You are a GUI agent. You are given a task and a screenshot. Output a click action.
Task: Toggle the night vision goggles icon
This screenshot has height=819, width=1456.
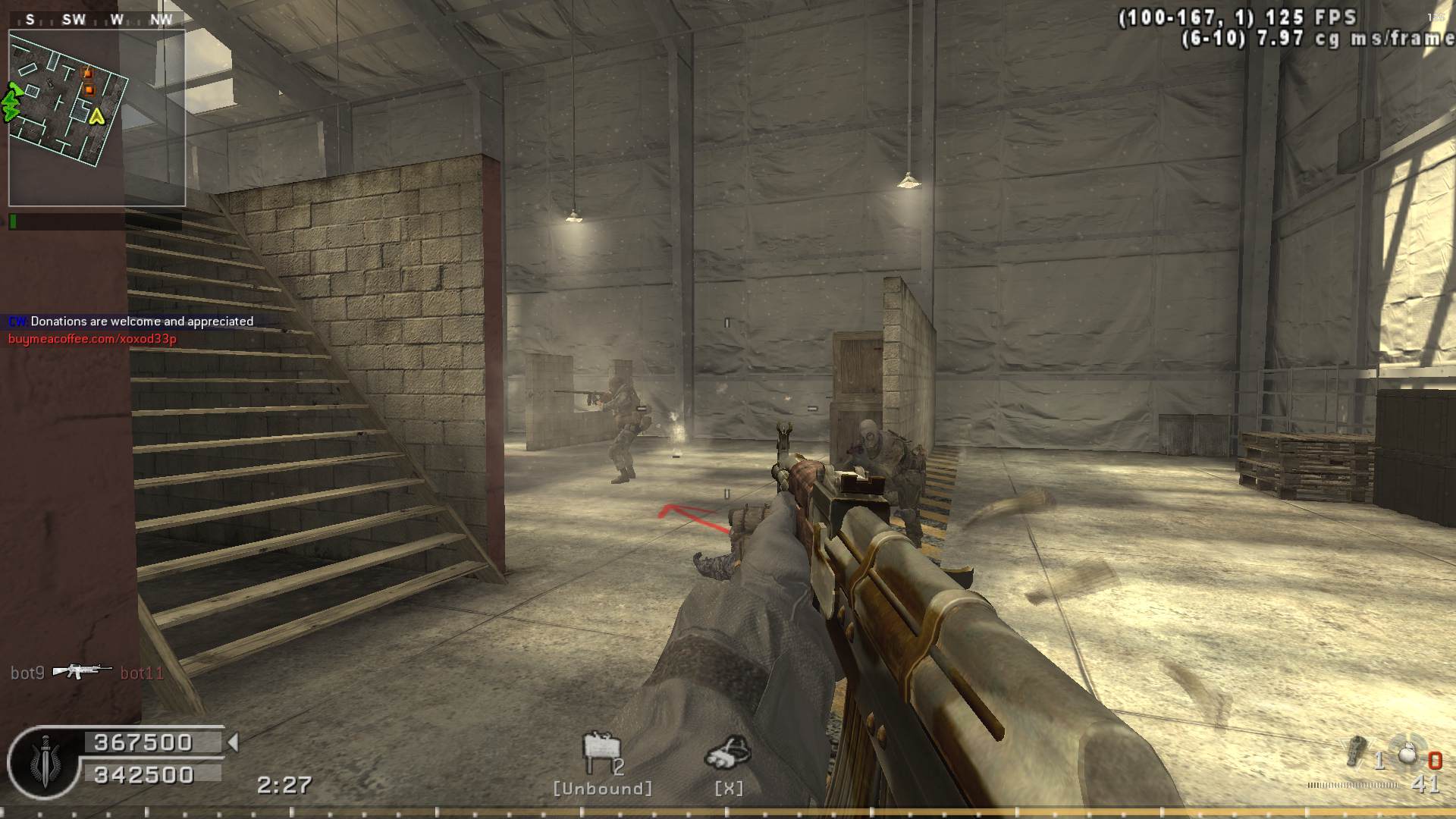point(728,752)
